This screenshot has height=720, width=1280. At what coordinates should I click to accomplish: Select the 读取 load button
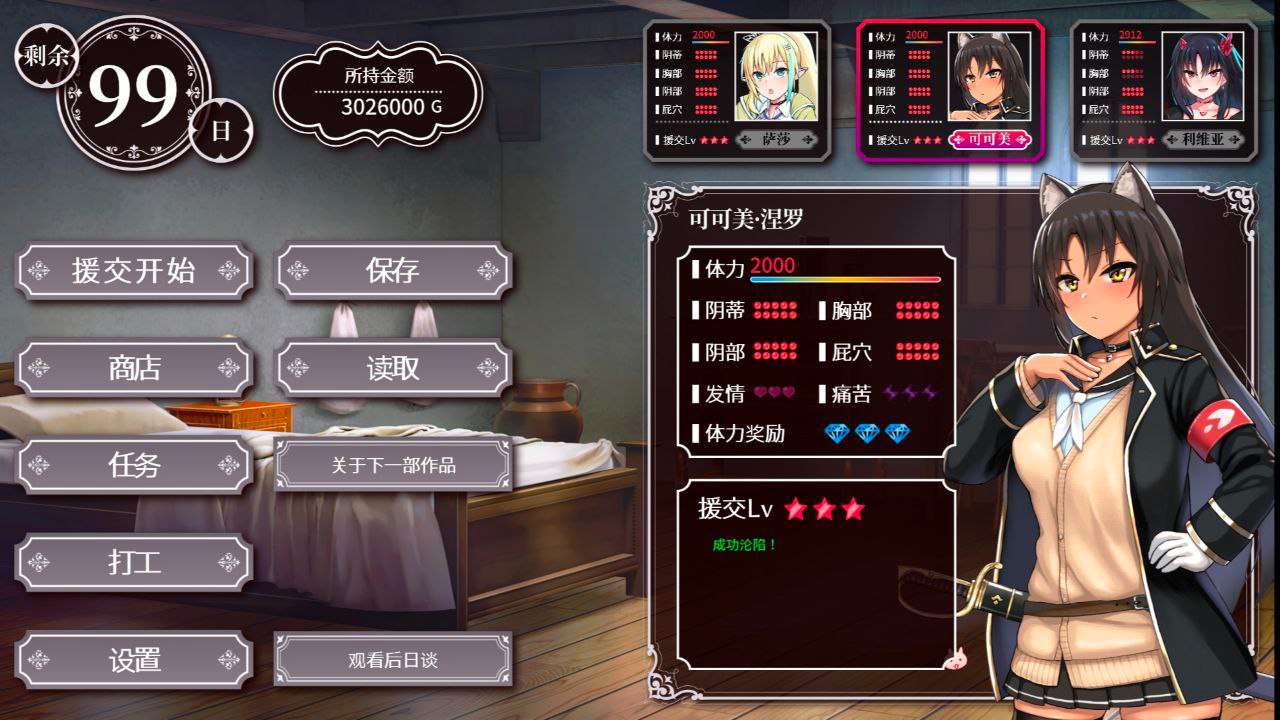pos(393,368)
